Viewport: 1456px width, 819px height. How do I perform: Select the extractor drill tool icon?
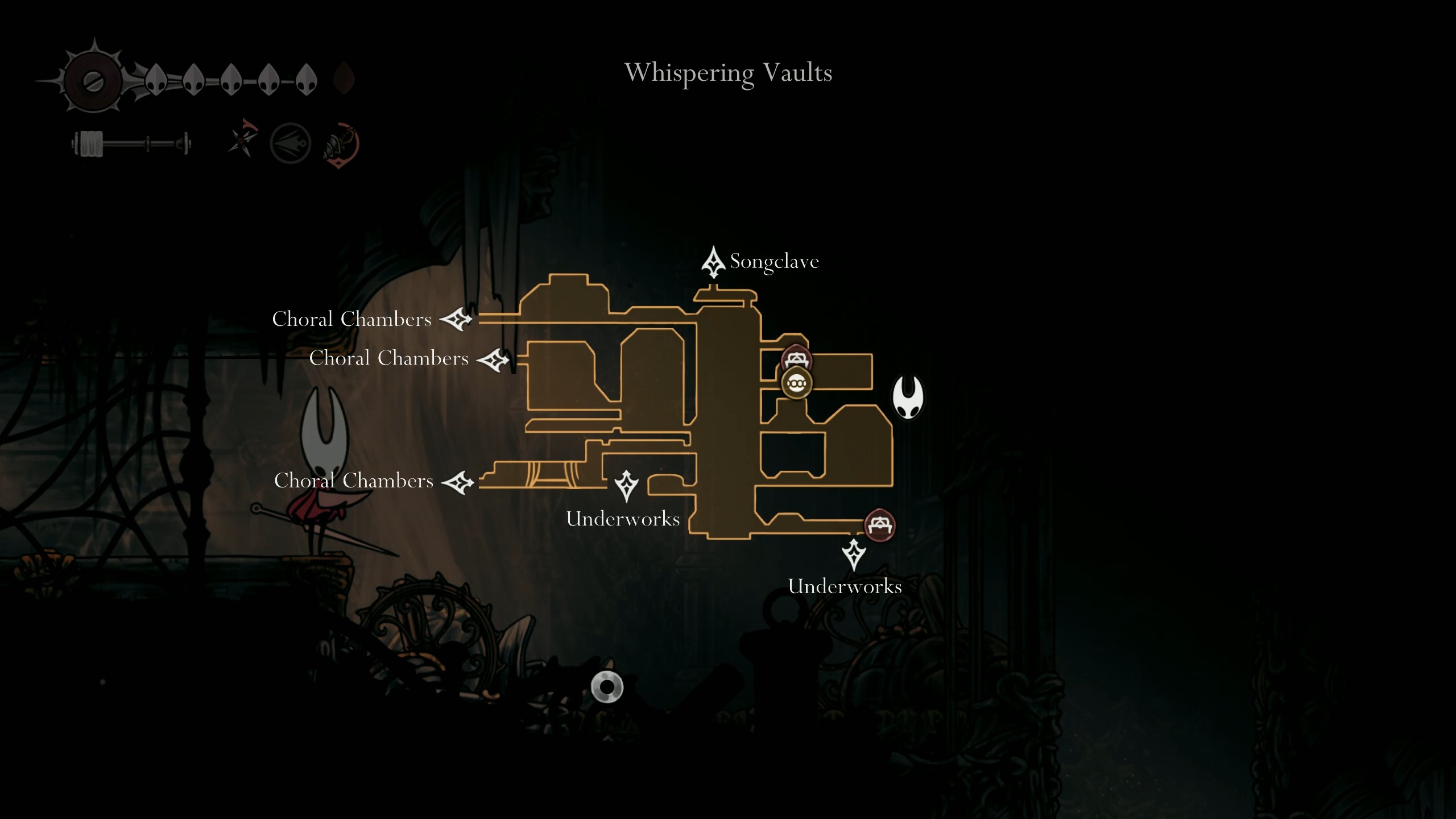click(x=339, y=144)
